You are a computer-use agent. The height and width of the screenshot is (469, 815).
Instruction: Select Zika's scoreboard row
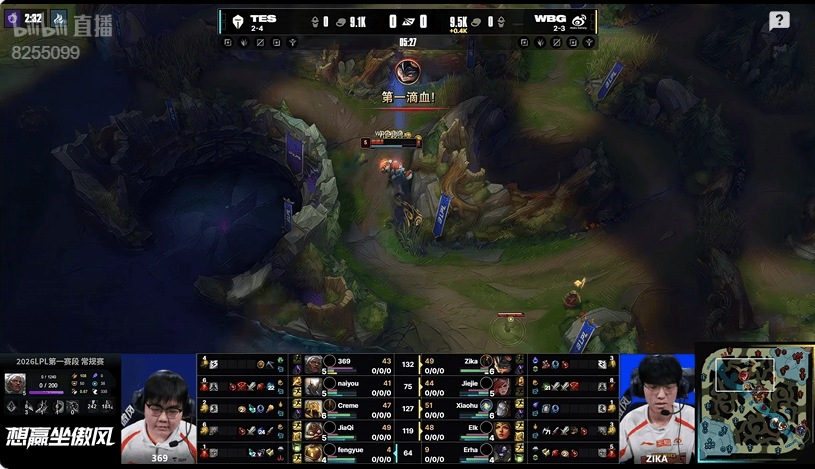[x=470, y=363]
